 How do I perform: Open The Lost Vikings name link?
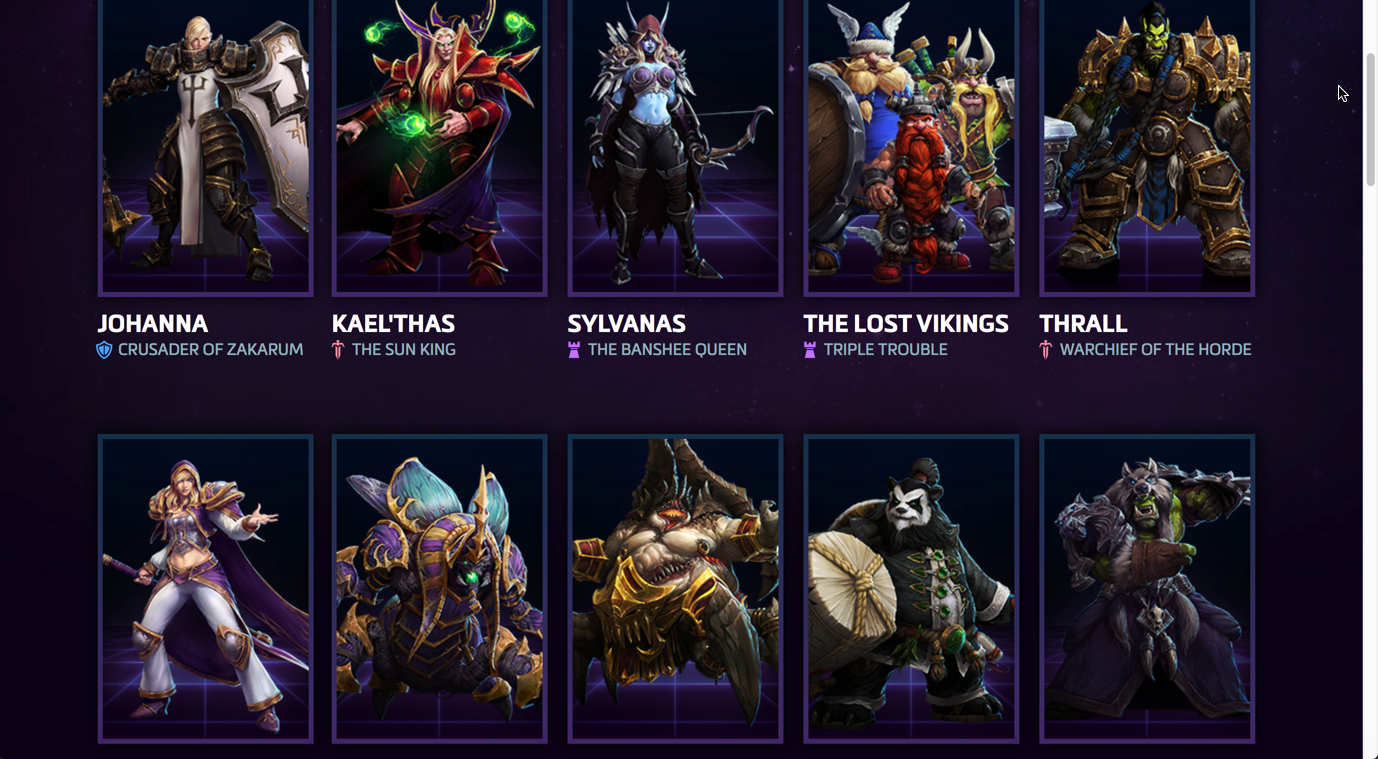point(905,324)
